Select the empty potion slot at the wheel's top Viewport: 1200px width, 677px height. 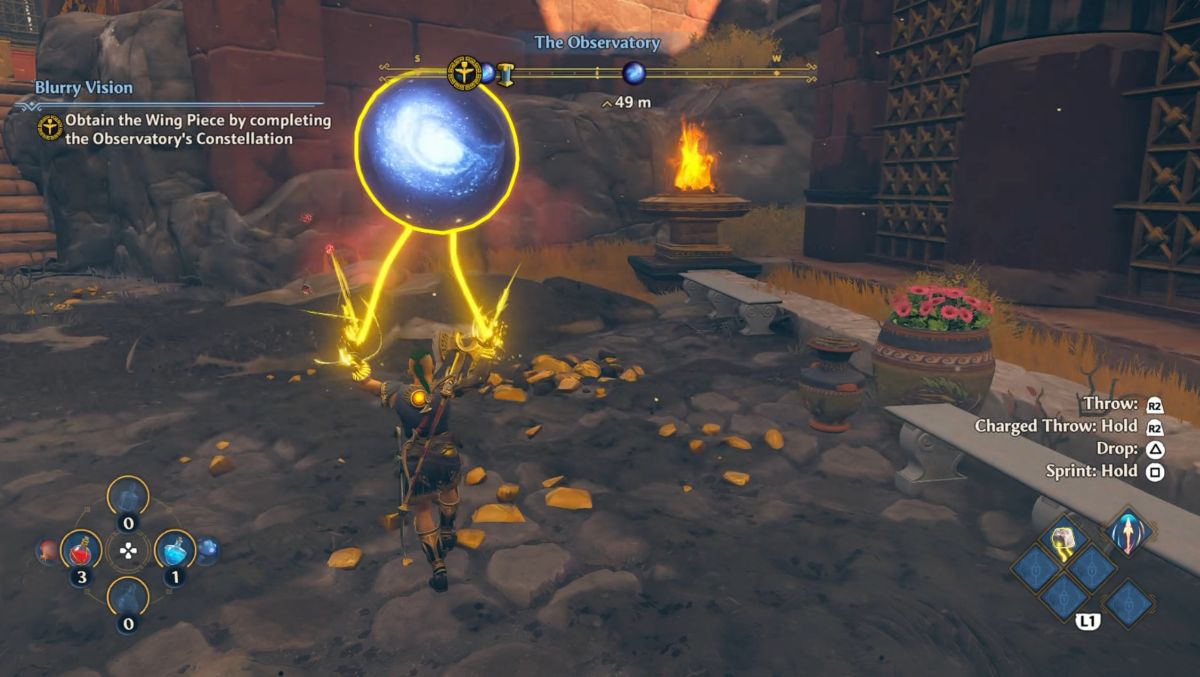coord(128,496)
